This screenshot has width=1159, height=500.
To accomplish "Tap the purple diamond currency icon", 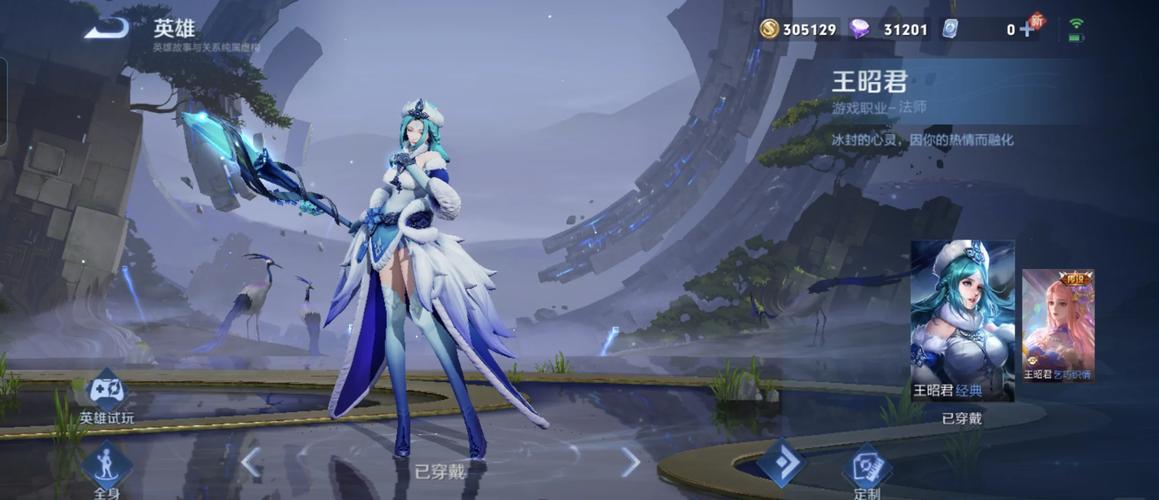I will (x=859, y=29).
